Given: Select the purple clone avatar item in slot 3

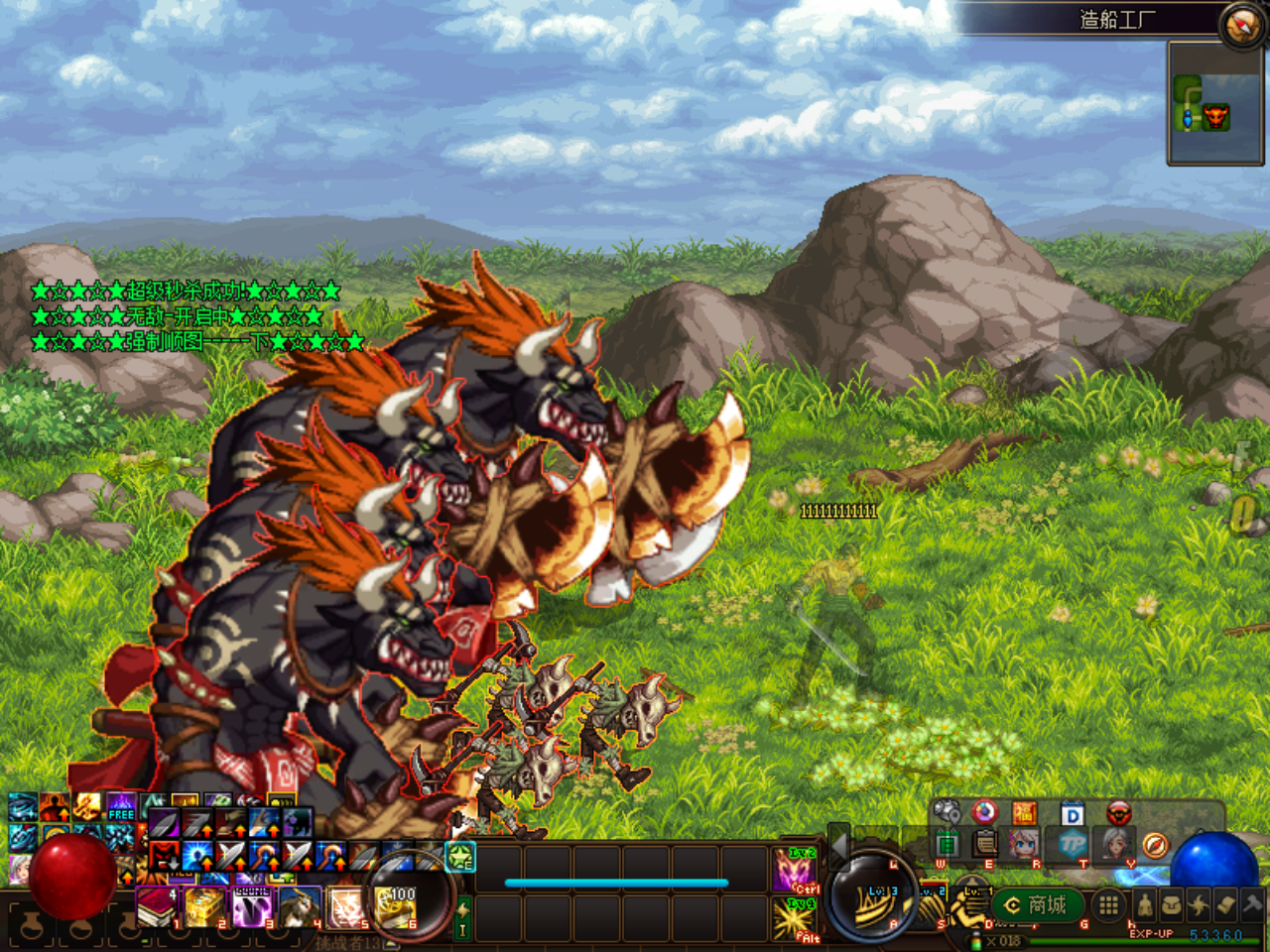Looking at the screenshot, I should tap(252, 906).
